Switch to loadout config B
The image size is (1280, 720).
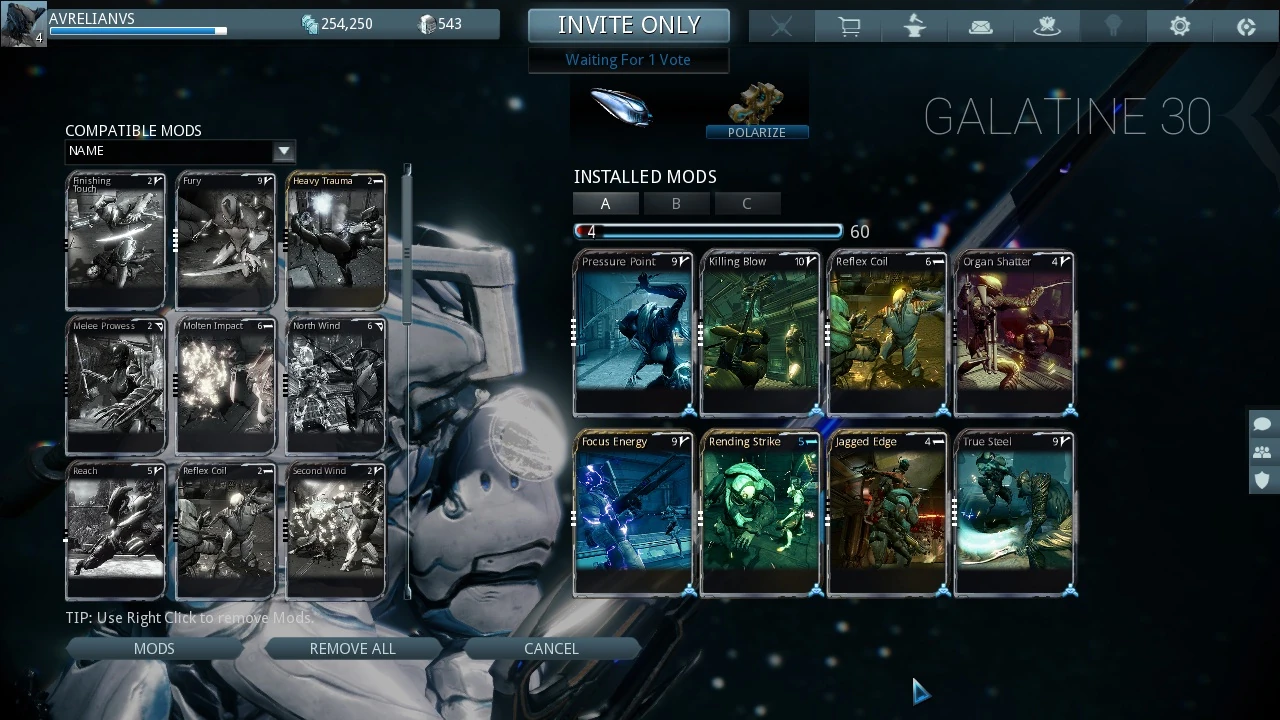676,204
